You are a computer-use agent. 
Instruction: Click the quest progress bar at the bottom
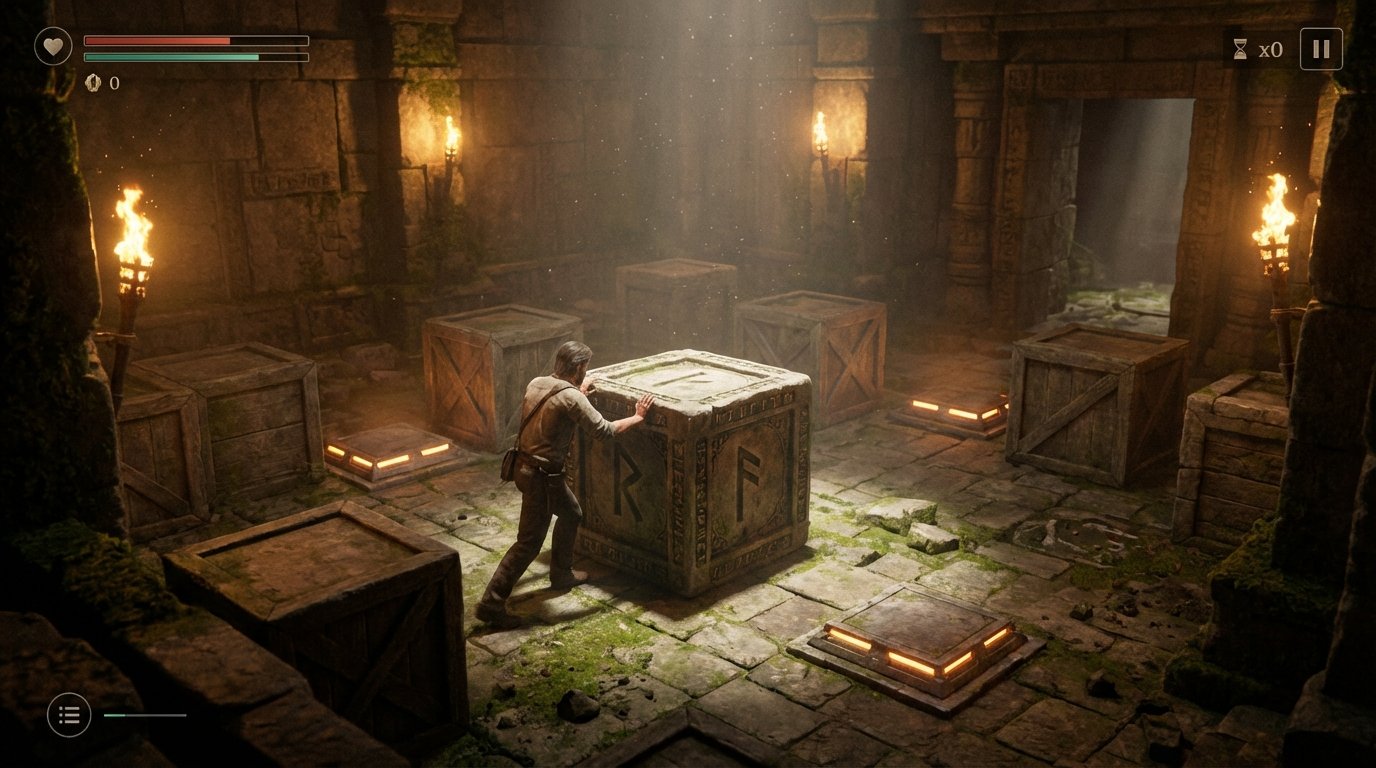pyautogui.click(x=145, y=716)
